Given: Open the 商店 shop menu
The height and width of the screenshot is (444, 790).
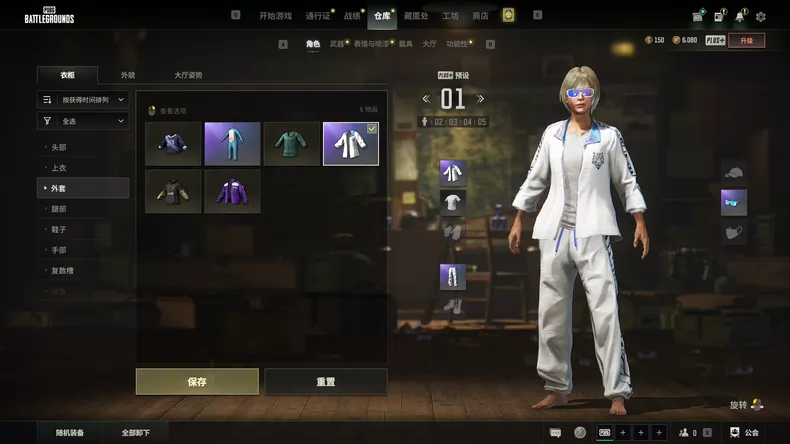Looking at the screenshot, I should (x=480, y=16).
